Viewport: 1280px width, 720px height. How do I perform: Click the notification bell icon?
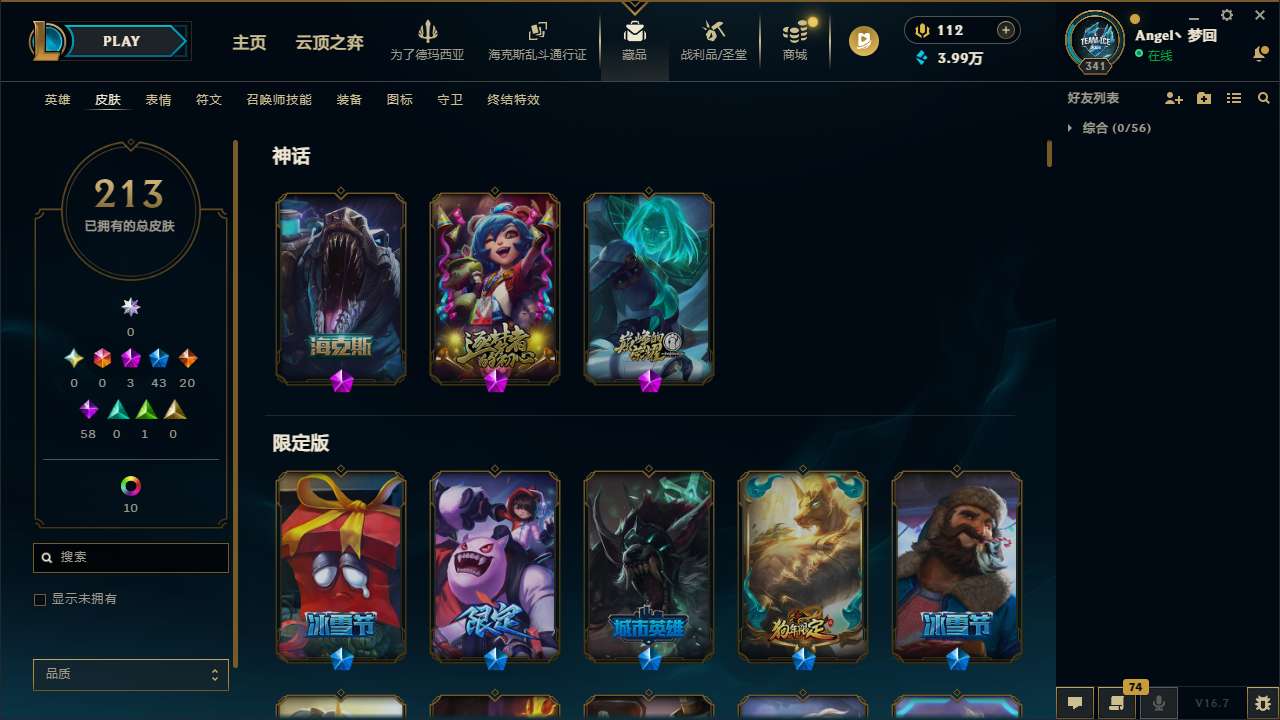click(1259, 53)
